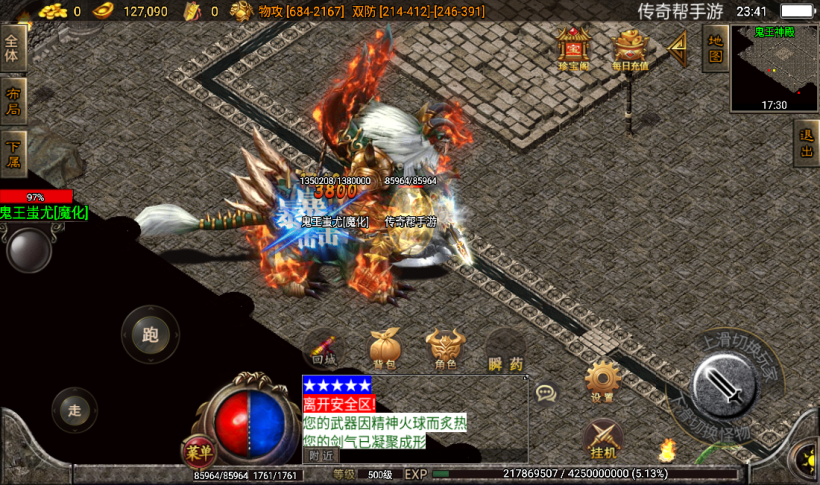Open the 地图 map button
This screenshot has height=485, width=820.
(715, 47)
